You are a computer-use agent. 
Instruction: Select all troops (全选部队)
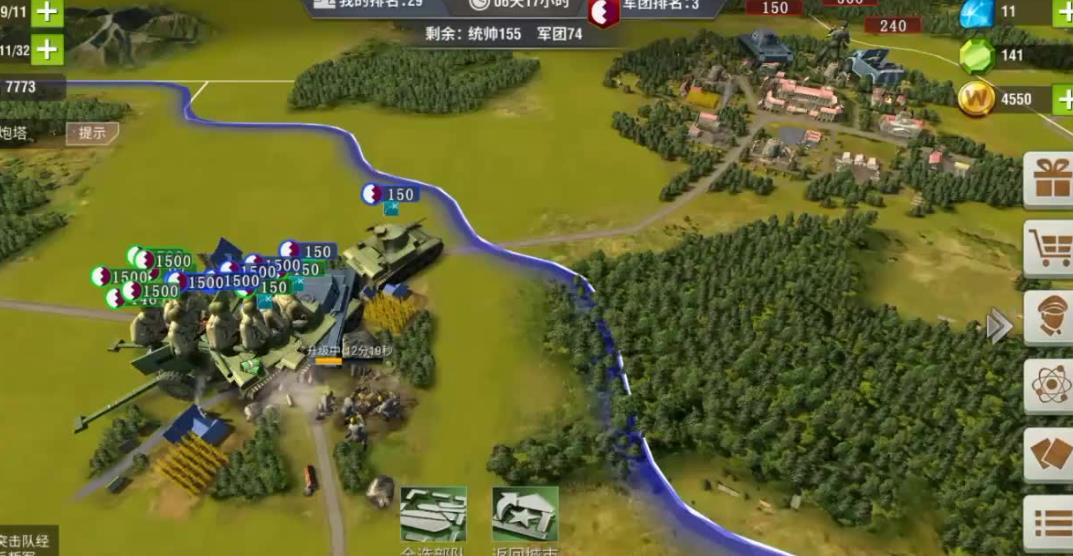pyautogui.click(x=433, y=517)
